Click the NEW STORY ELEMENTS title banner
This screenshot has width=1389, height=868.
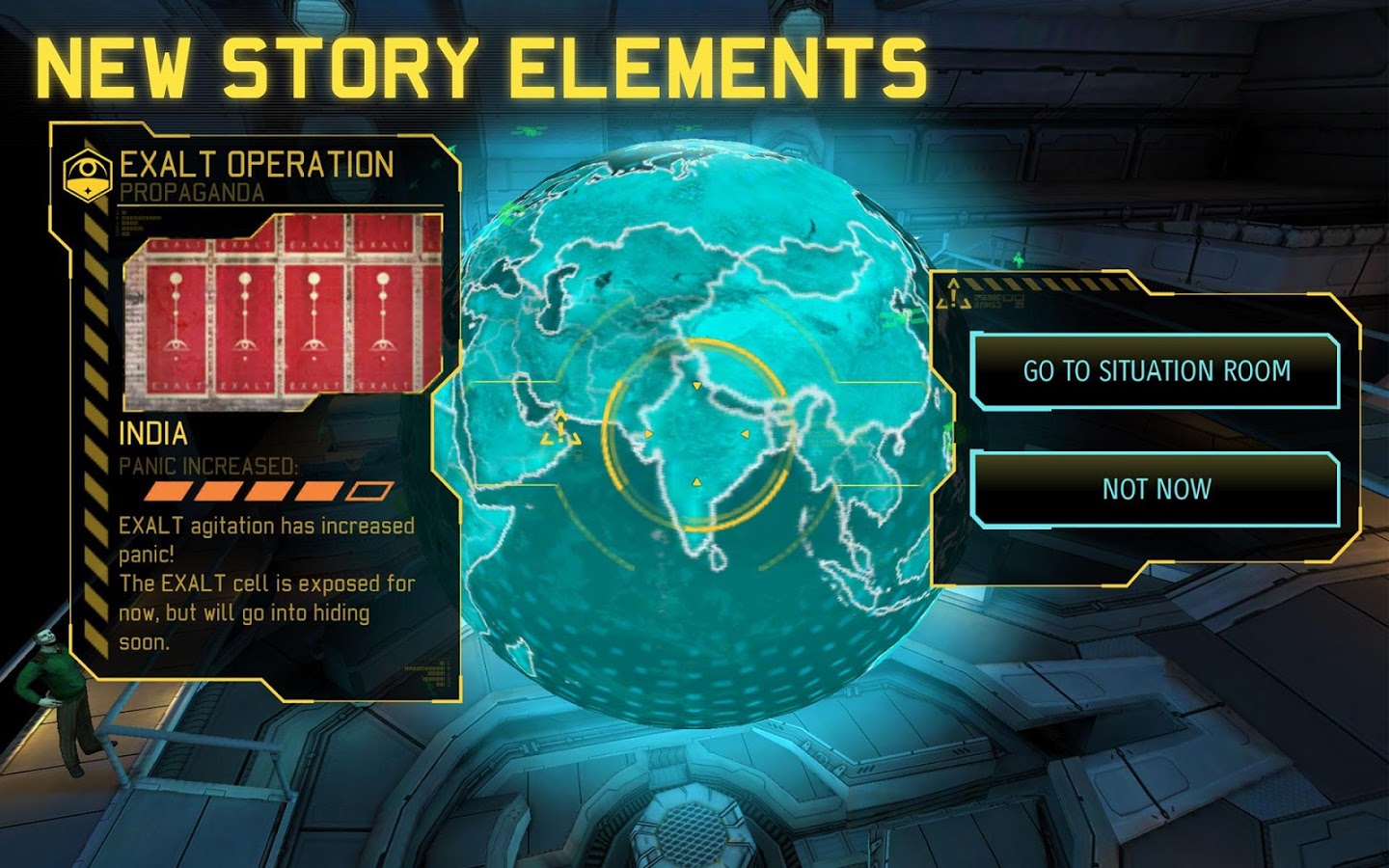click(x=482, y=60)
